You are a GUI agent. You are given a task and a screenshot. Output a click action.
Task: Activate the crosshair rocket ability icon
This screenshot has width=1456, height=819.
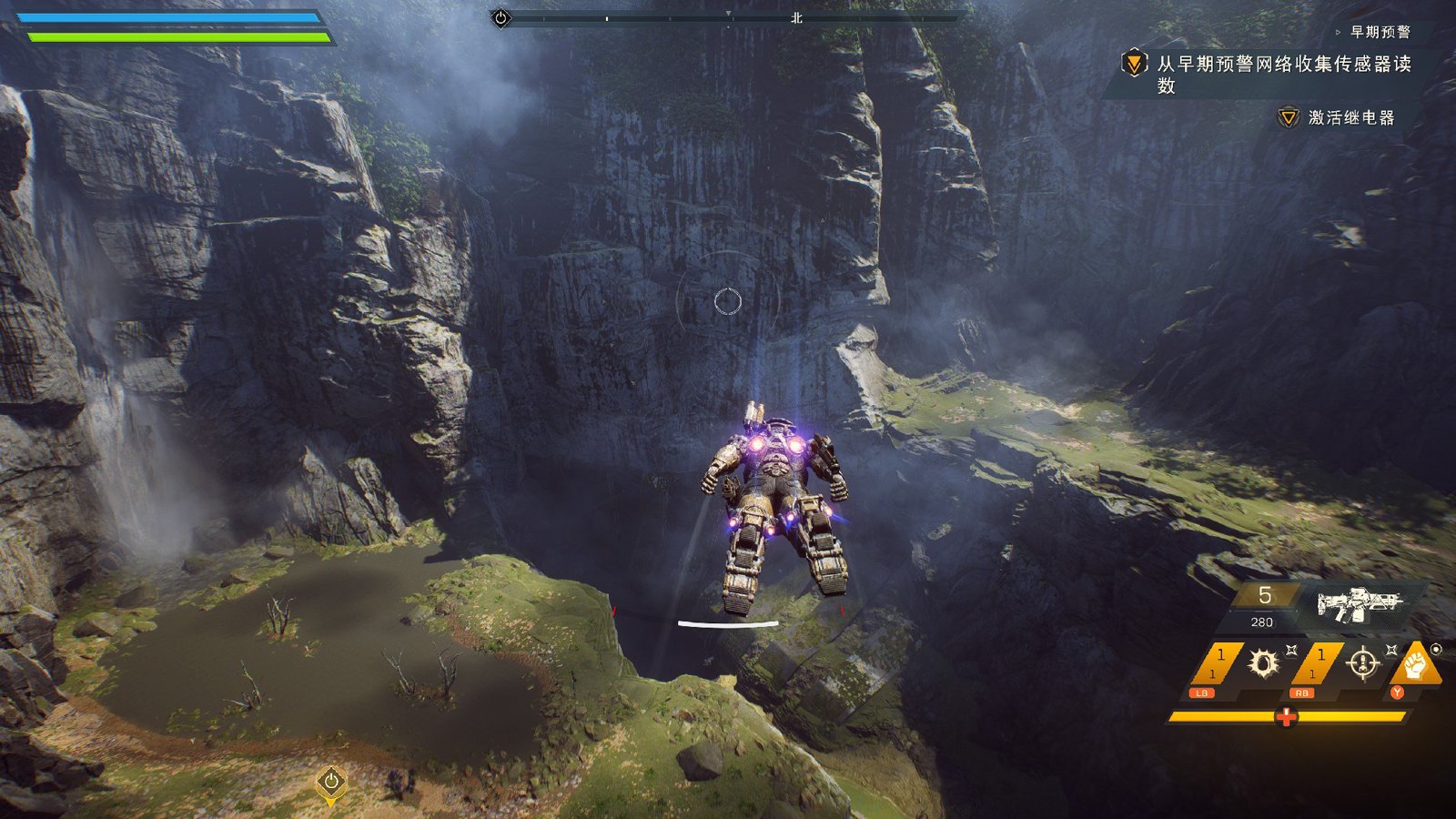(x=1362, y=663)
